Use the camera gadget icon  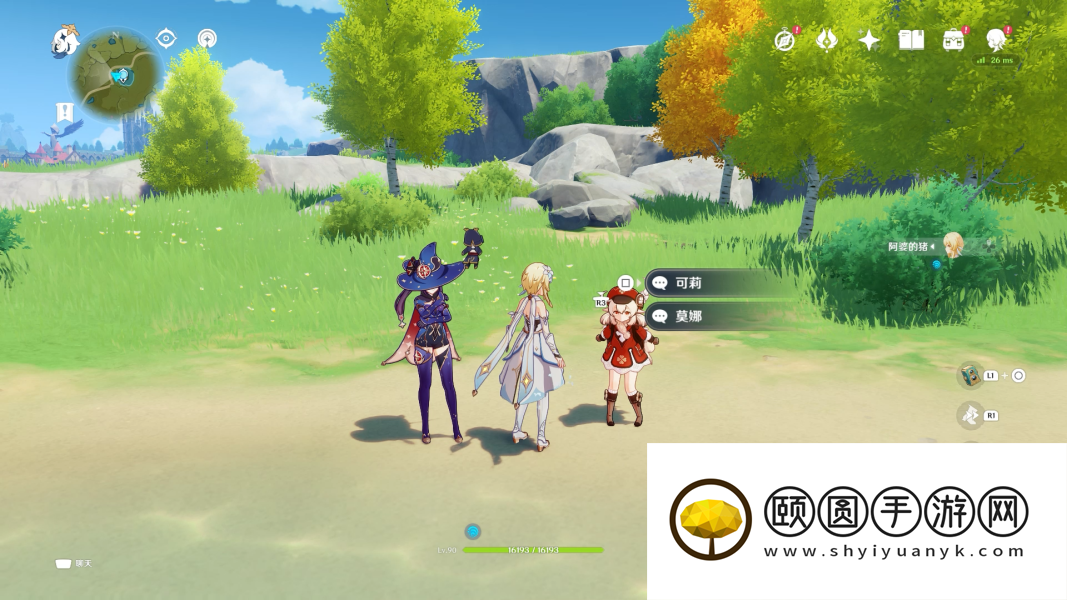[x=970, y=375]
